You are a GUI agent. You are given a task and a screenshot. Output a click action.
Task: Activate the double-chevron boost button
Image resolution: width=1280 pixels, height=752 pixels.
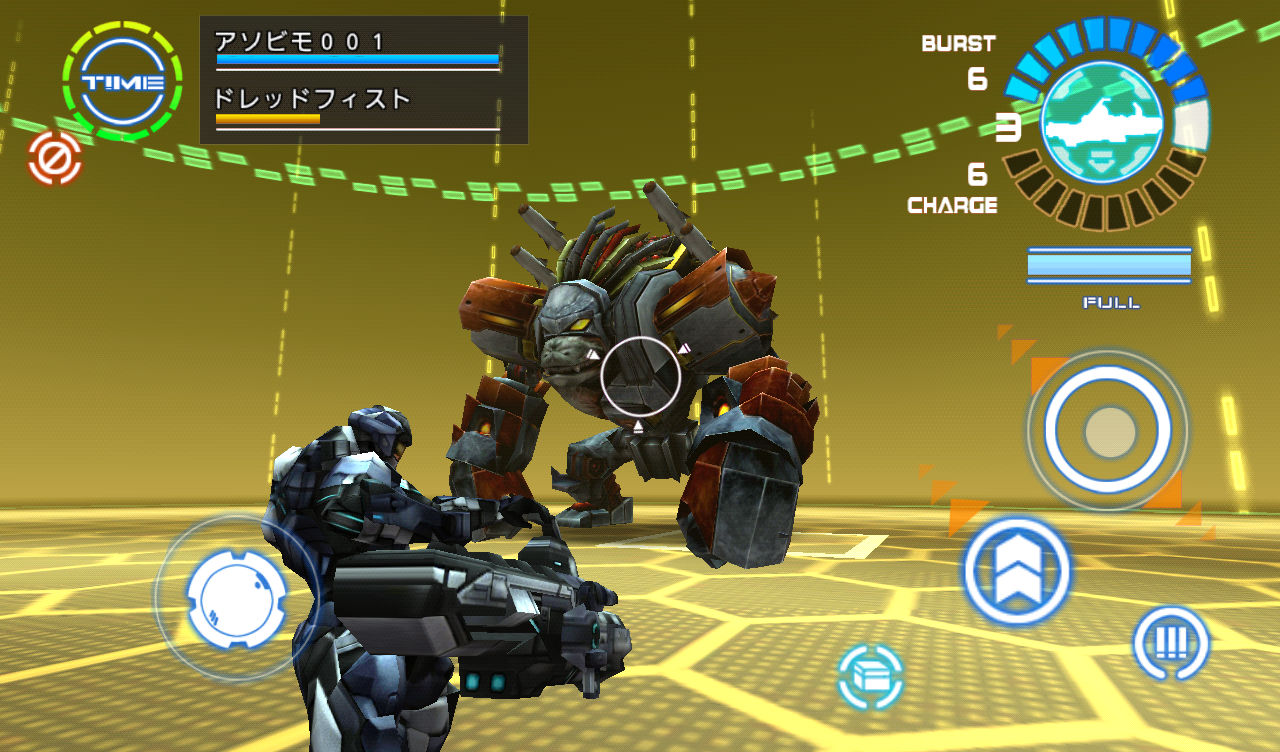click(x=1017, y=570)
